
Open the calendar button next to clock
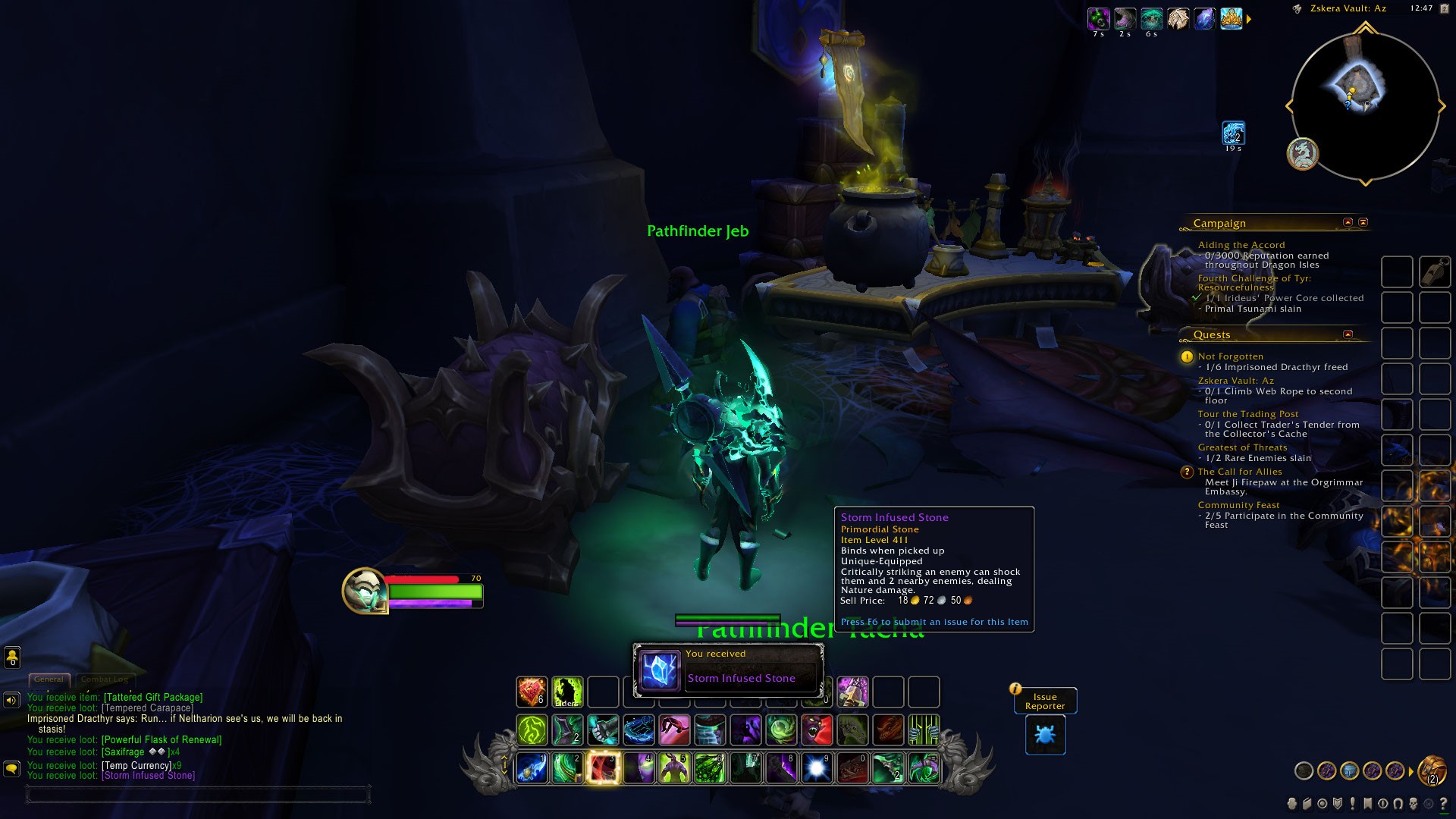pyautogui.click(x=1297, y=9)
